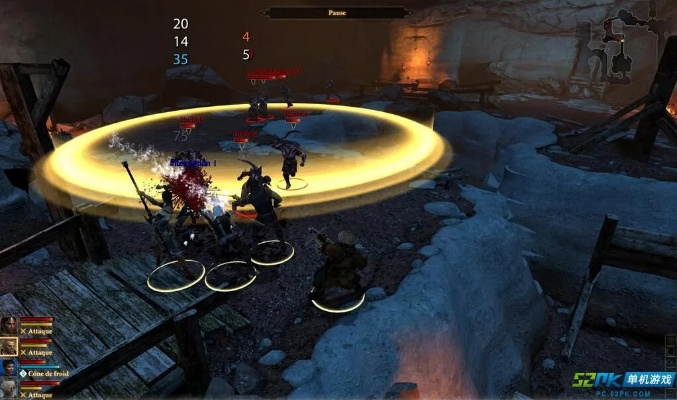Select the party member casting Cône de froid
The width and height of the screenshot is (677, 400).
pos(9,368)
